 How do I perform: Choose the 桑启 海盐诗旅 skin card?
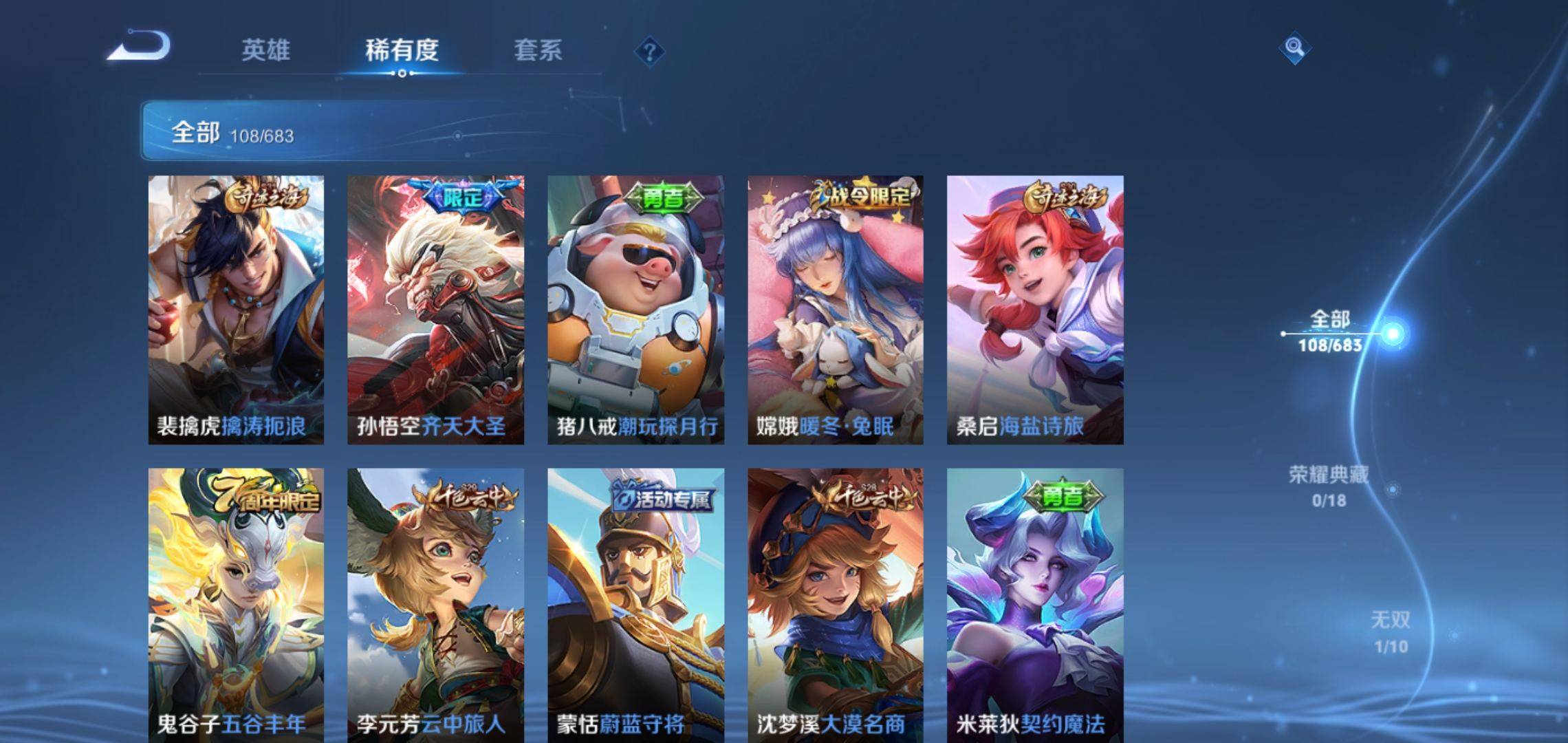click(x=1035, y=310)
